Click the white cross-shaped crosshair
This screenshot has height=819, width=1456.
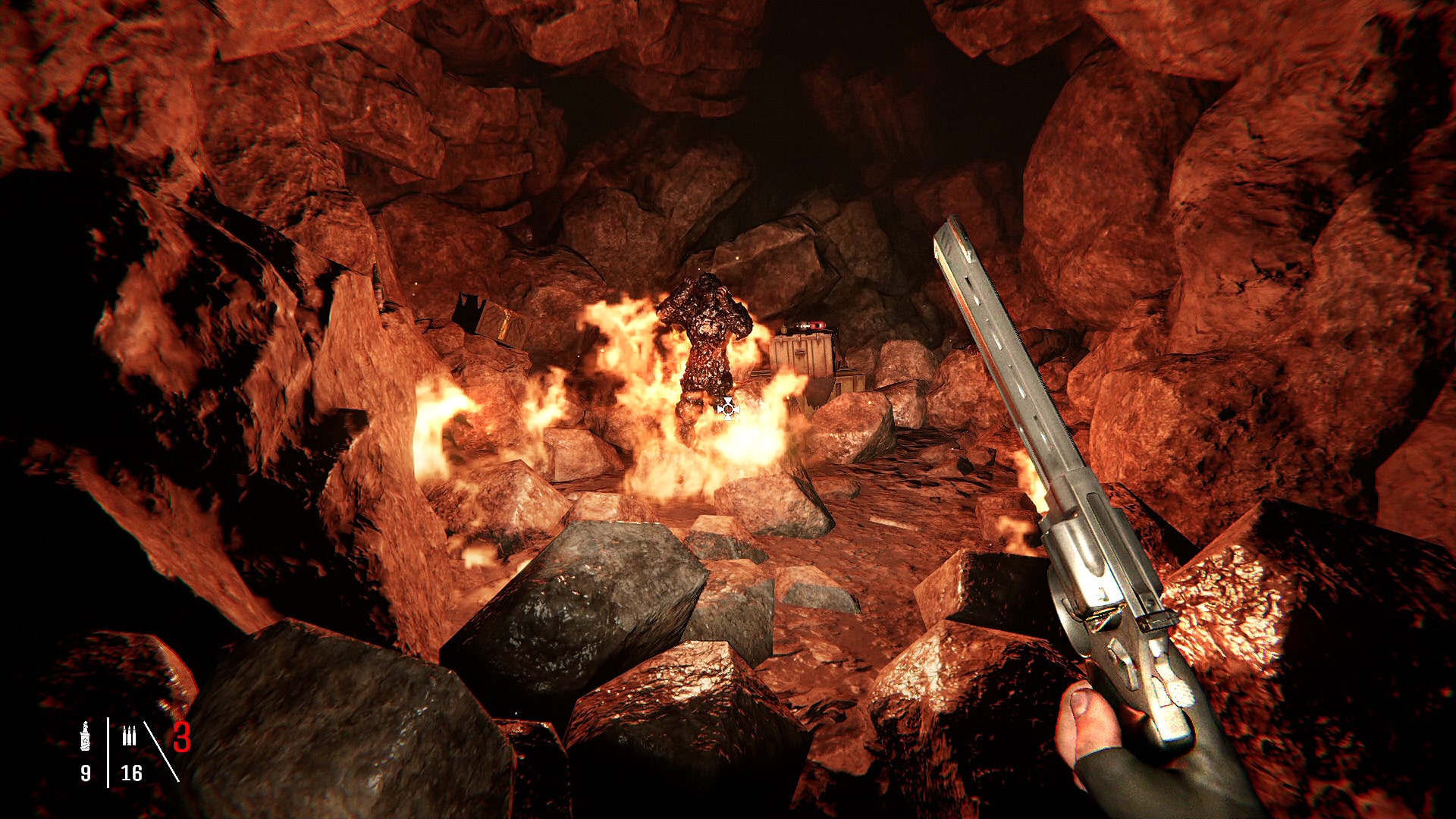[728, 408]
